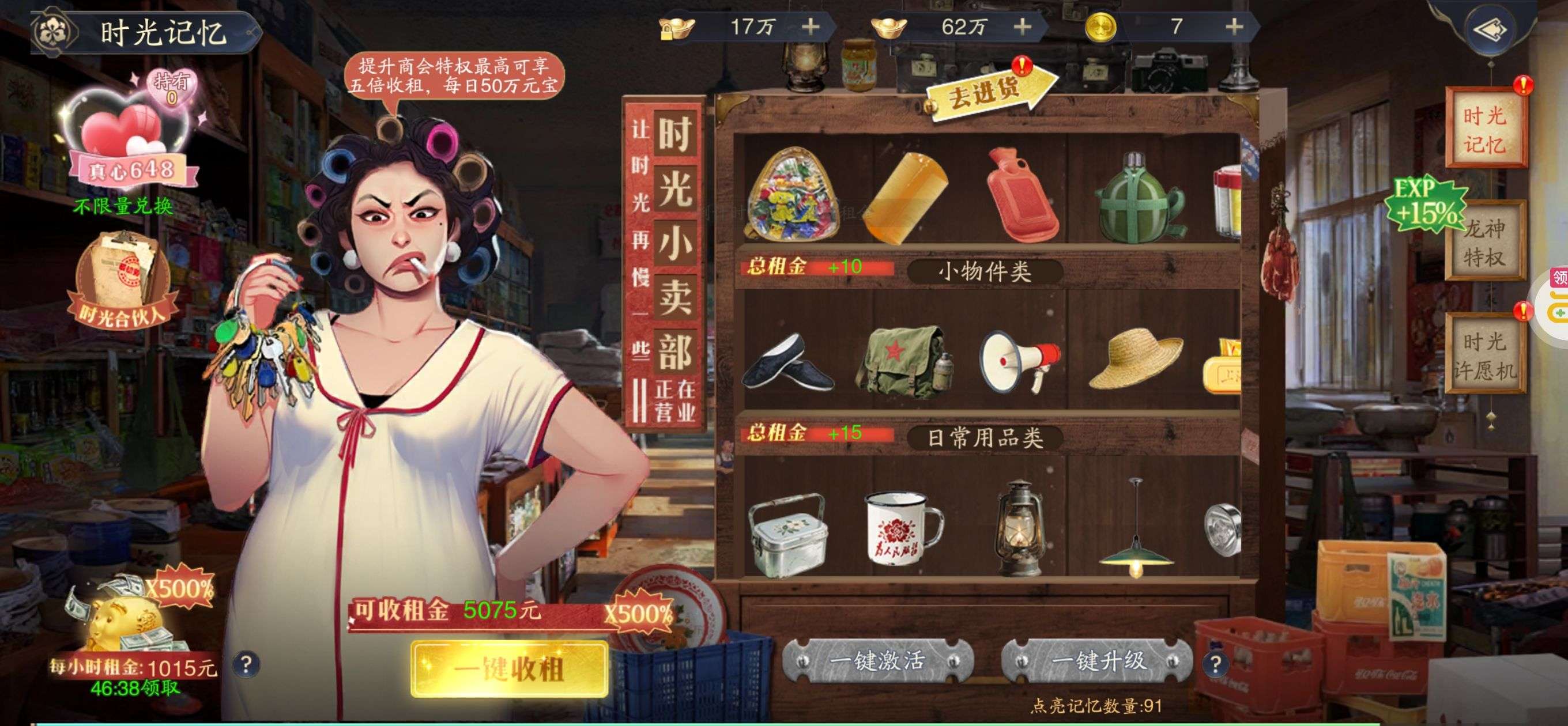1568x726 pixels.
Task: Return using the back arrow button
Action: [x=1491, y=29]
